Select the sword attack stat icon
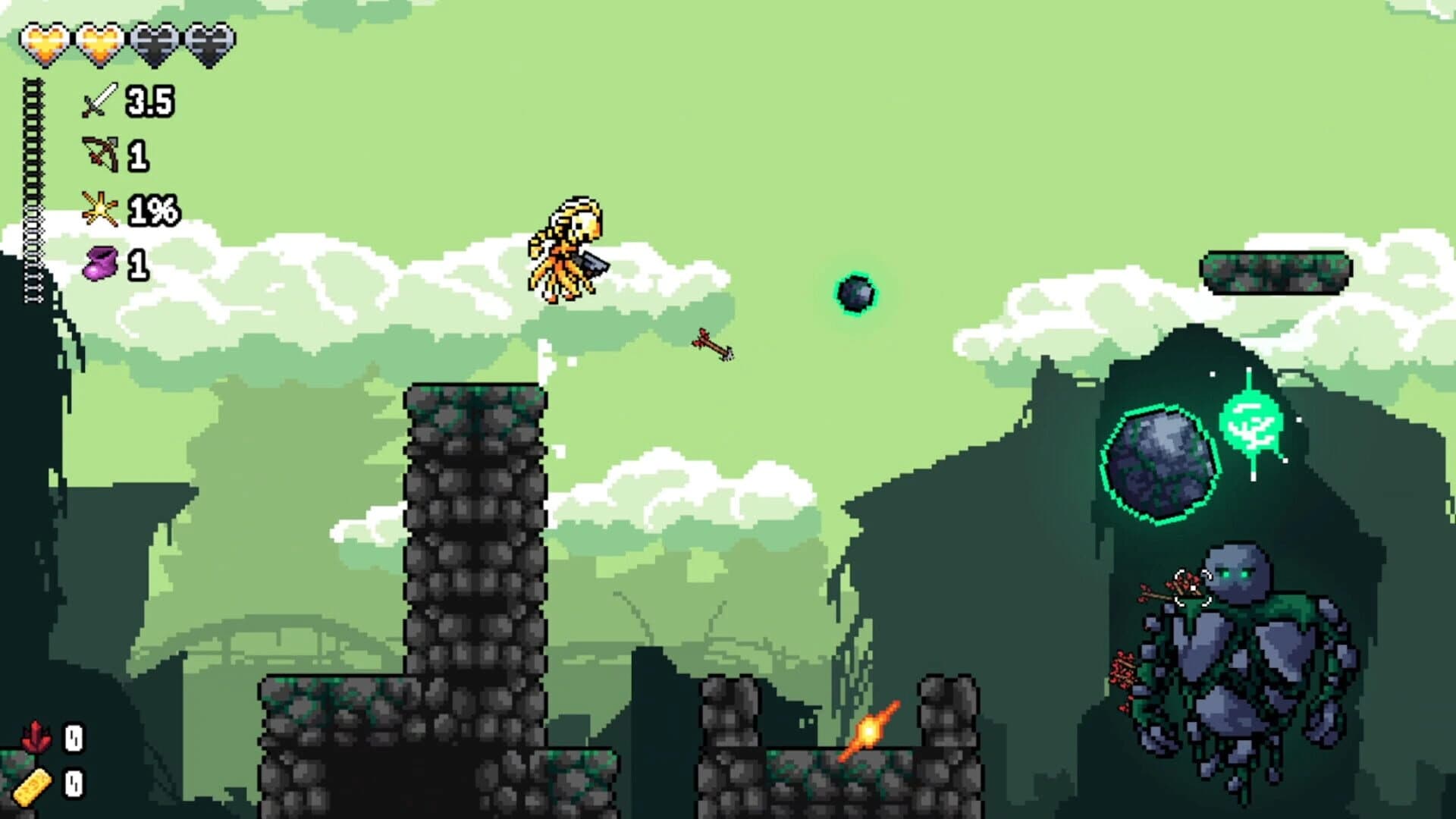Screen dimensions: 1456x819 pyautogui.click(x=99, y=99)
